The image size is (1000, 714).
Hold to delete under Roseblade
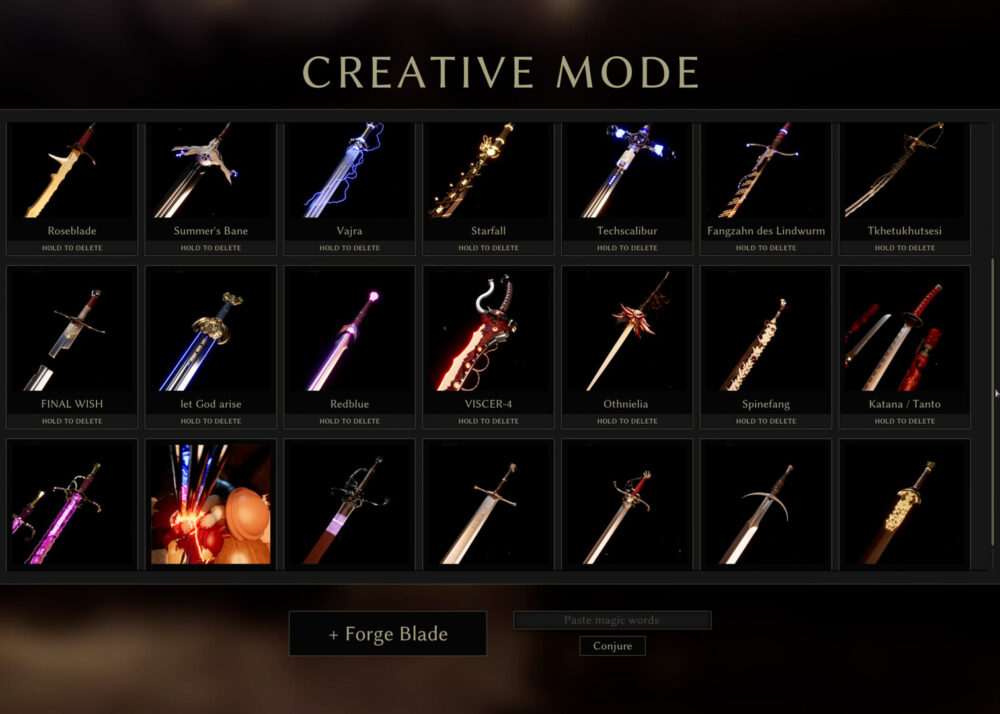click(x=72, y=248)
